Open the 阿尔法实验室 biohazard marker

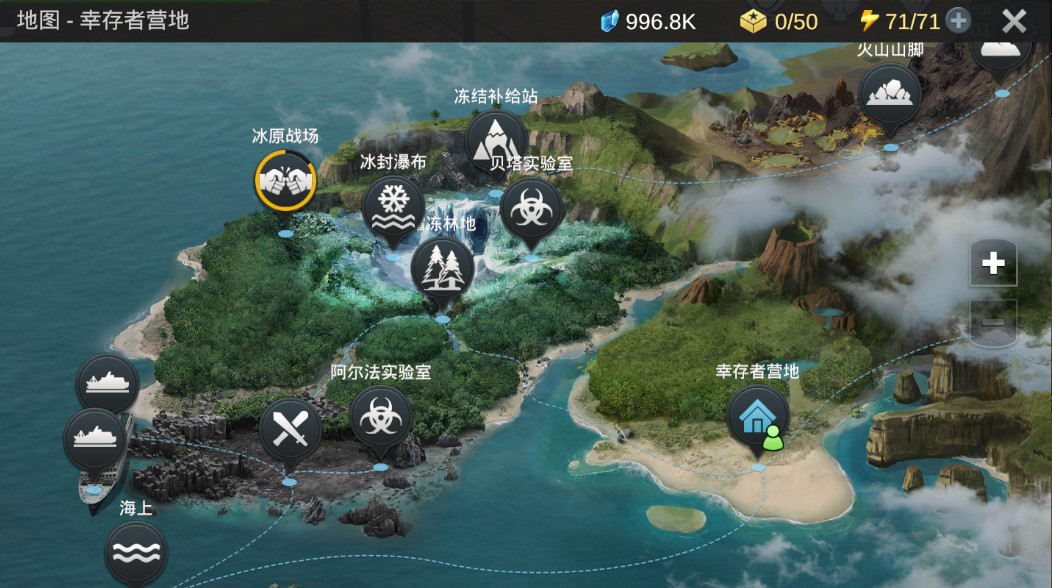[380, 418]
